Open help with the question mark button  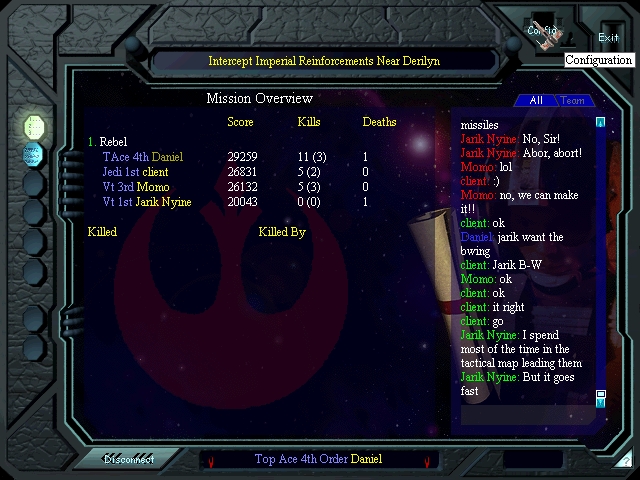coord(625,461)
